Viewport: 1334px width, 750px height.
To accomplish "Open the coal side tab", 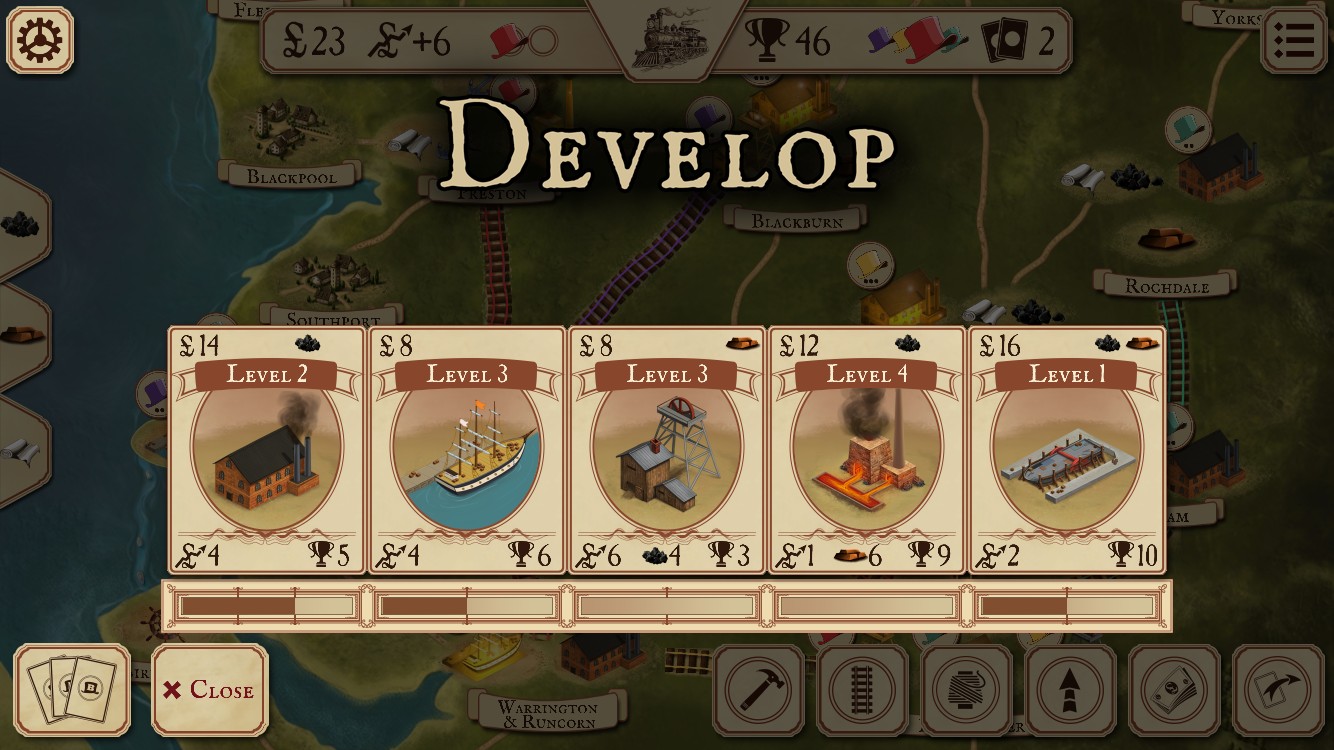I will [20, 224].
